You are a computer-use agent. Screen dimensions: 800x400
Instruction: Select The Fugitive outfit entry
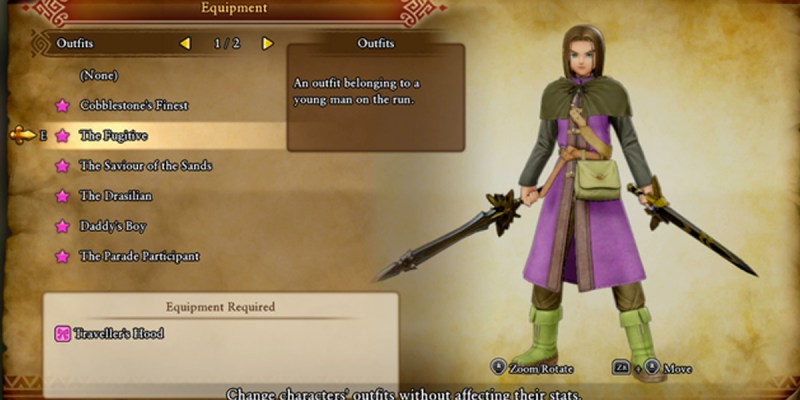113,135
